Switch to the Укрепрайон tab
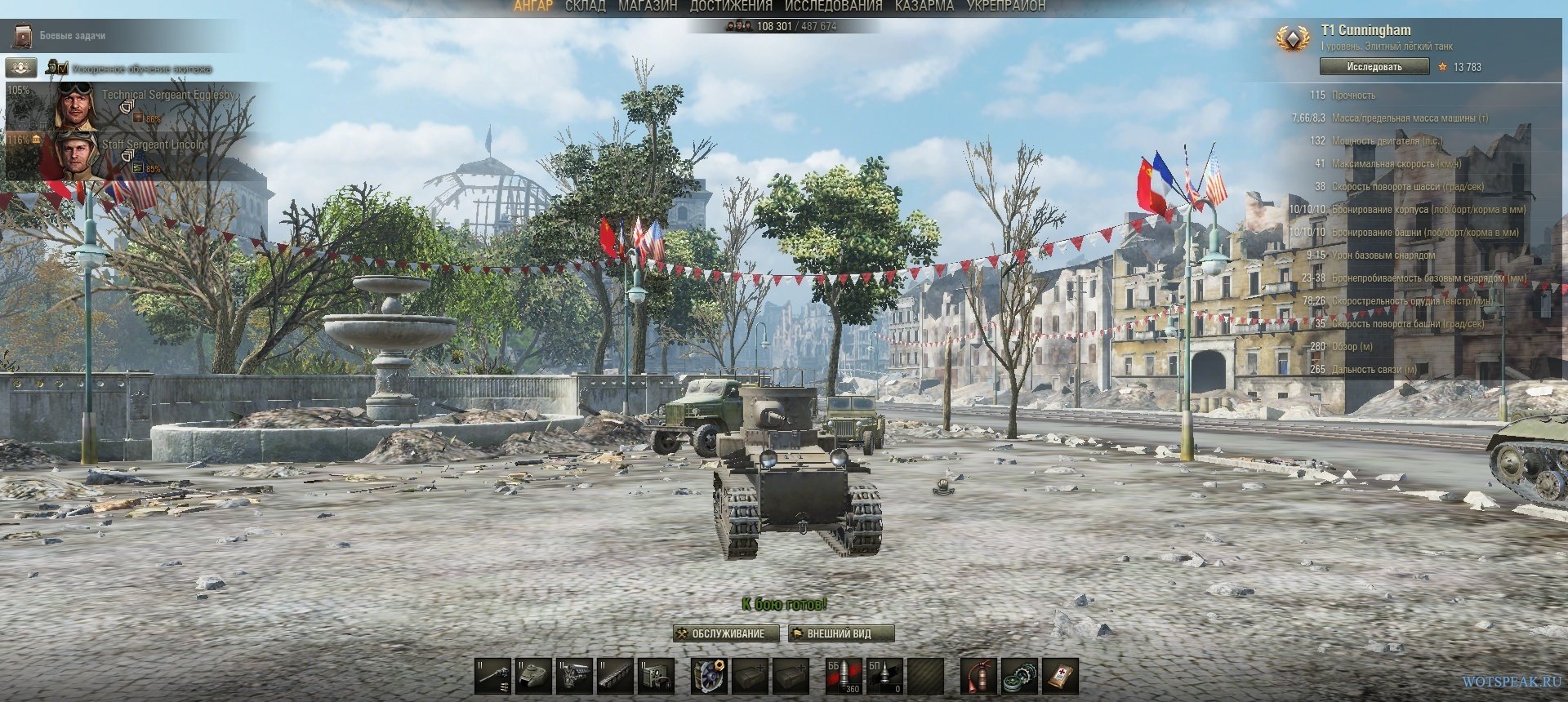 click(x=1005, y=7)
